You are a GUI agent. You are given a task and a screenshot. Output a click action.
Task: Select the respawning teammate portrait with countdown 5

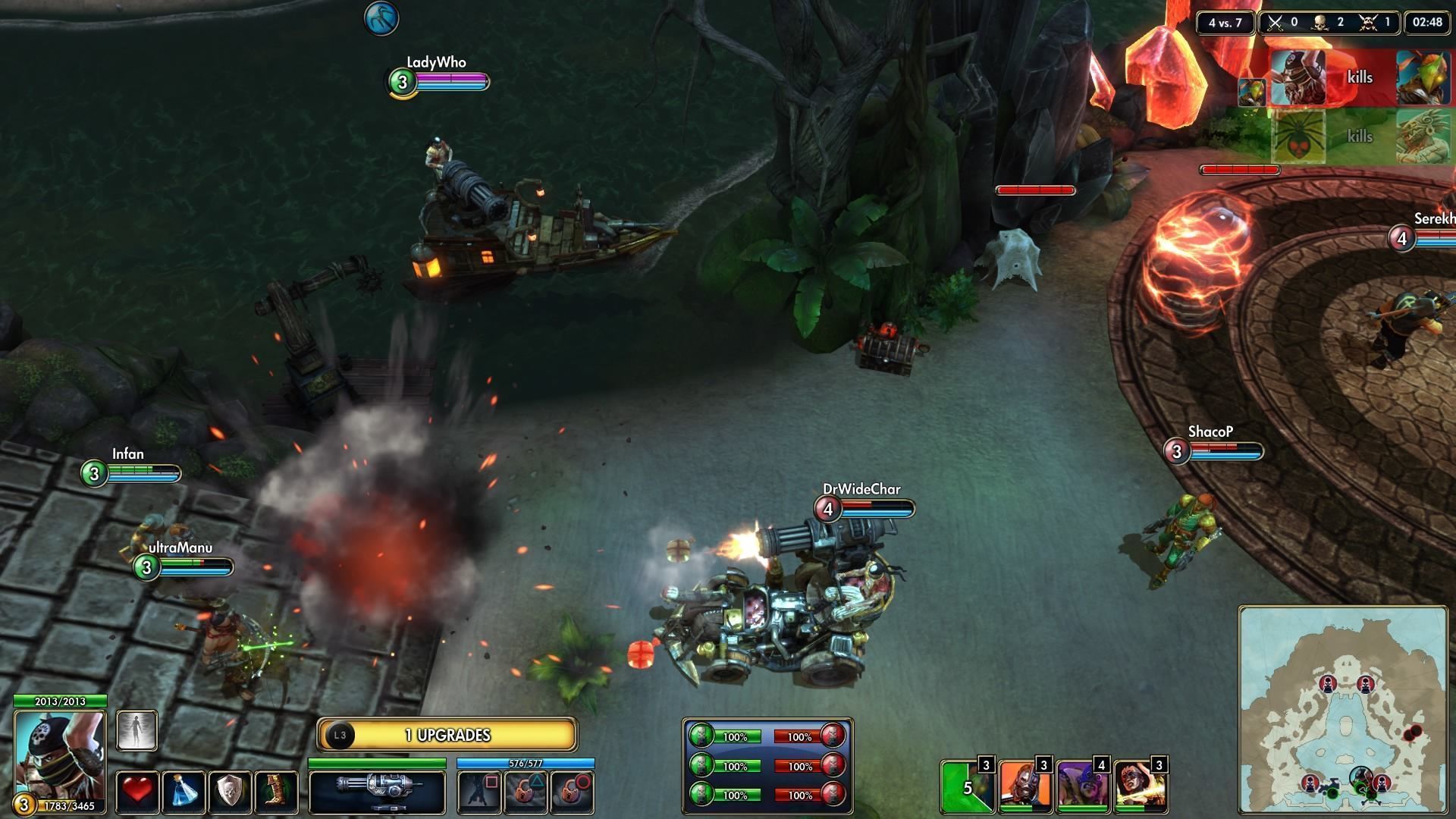pos(967,786)
